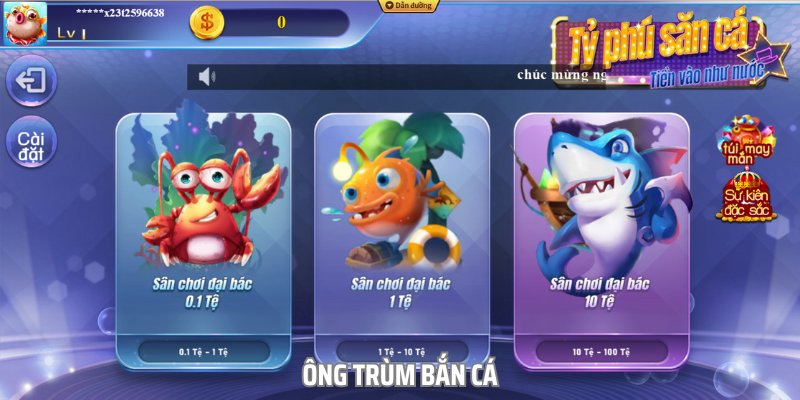Open the Cài đặt settings menu

tap(31, 146)
